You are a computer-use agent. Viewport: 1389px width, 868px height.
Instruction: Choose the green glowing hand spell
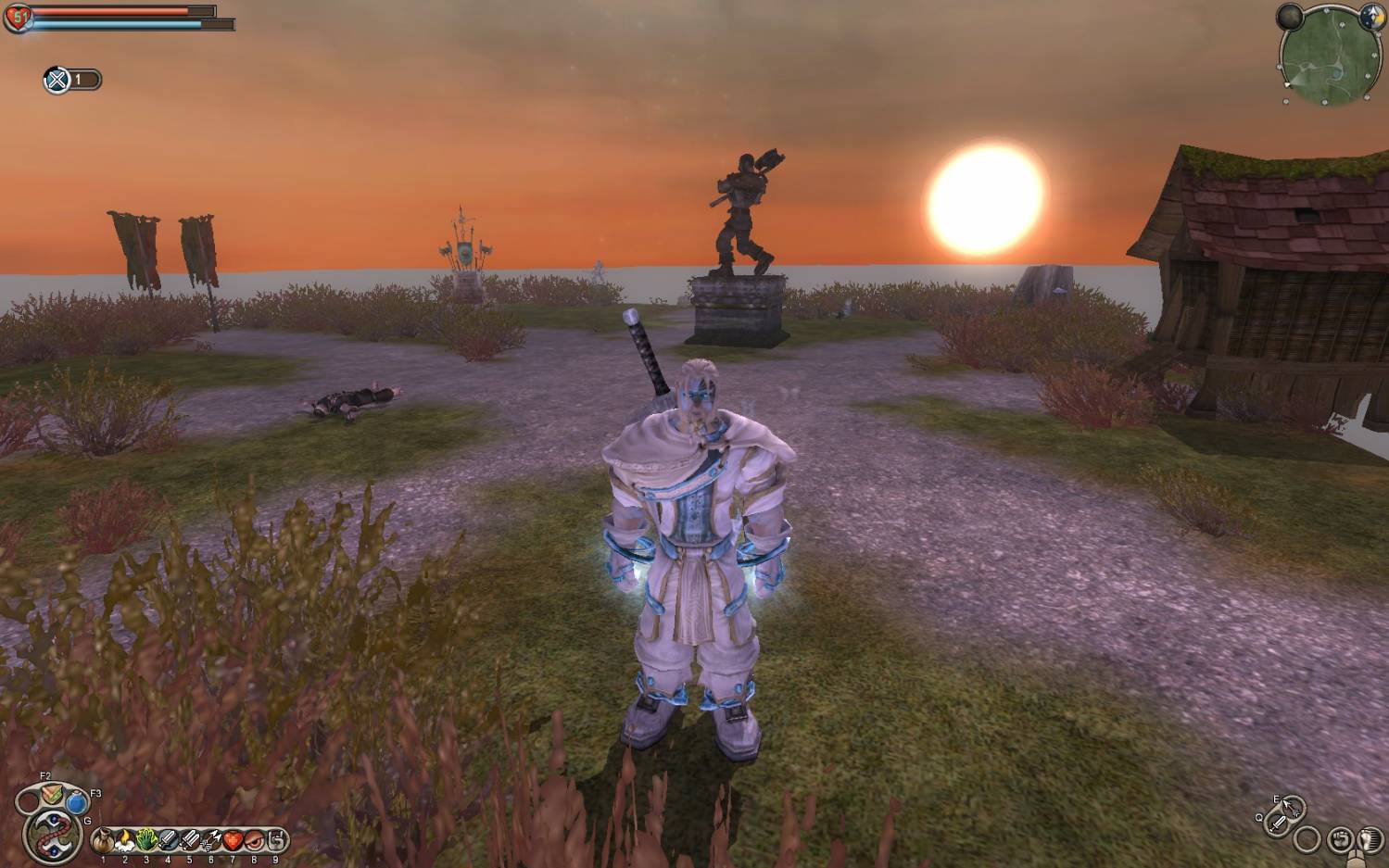[146, 841]
